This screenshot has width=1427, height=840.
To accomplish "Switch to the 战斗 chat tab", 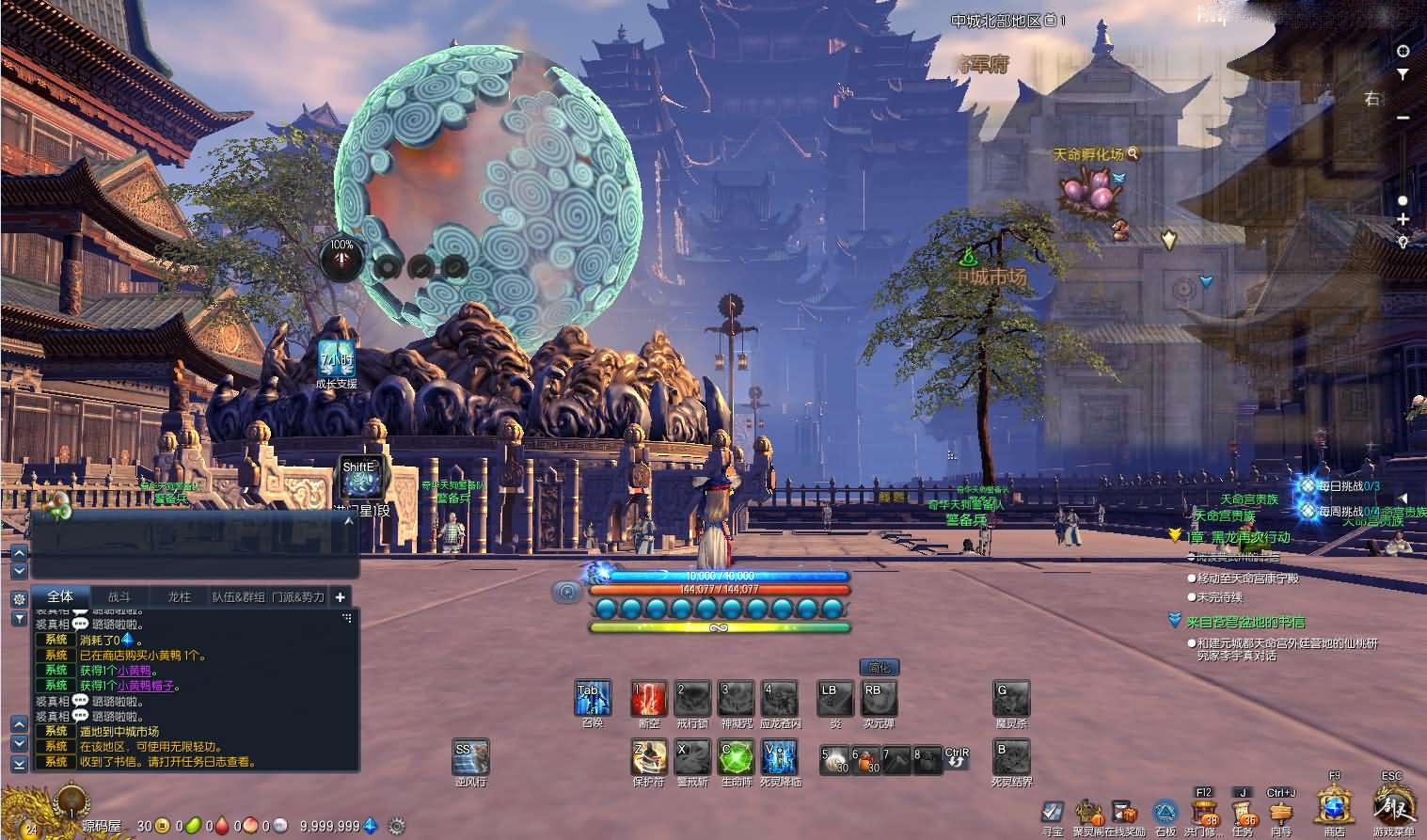I will (119, 596).
